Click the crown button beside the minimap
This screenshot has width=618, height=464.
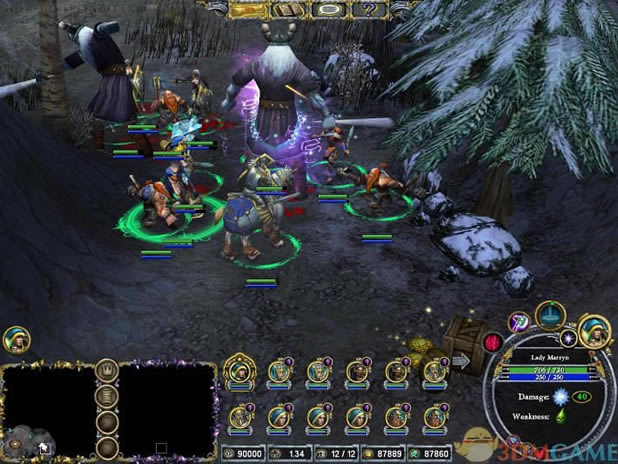point(105,370)
